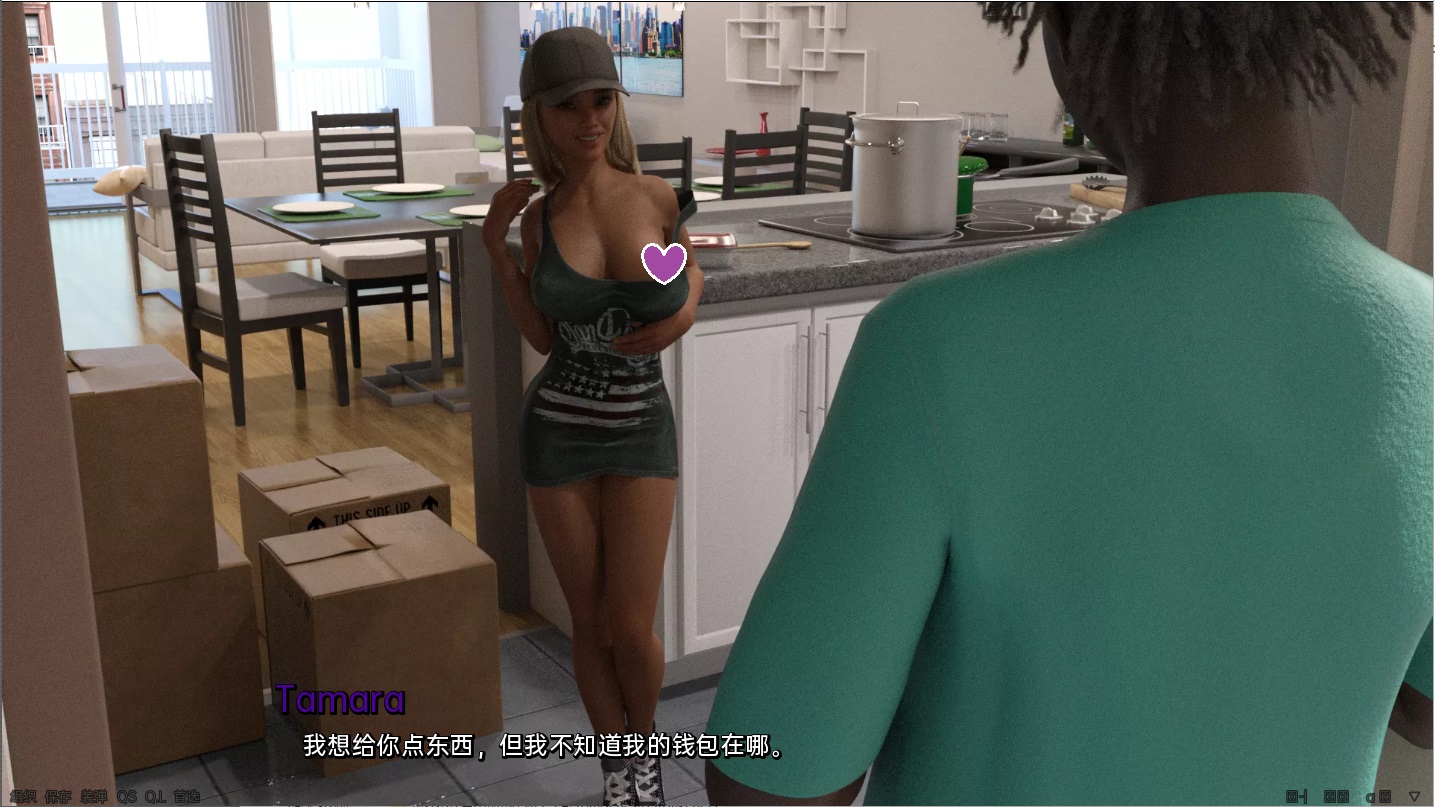Click the white Windows taskbar strip
1435x807 pixels.
(x=700, y=804)
